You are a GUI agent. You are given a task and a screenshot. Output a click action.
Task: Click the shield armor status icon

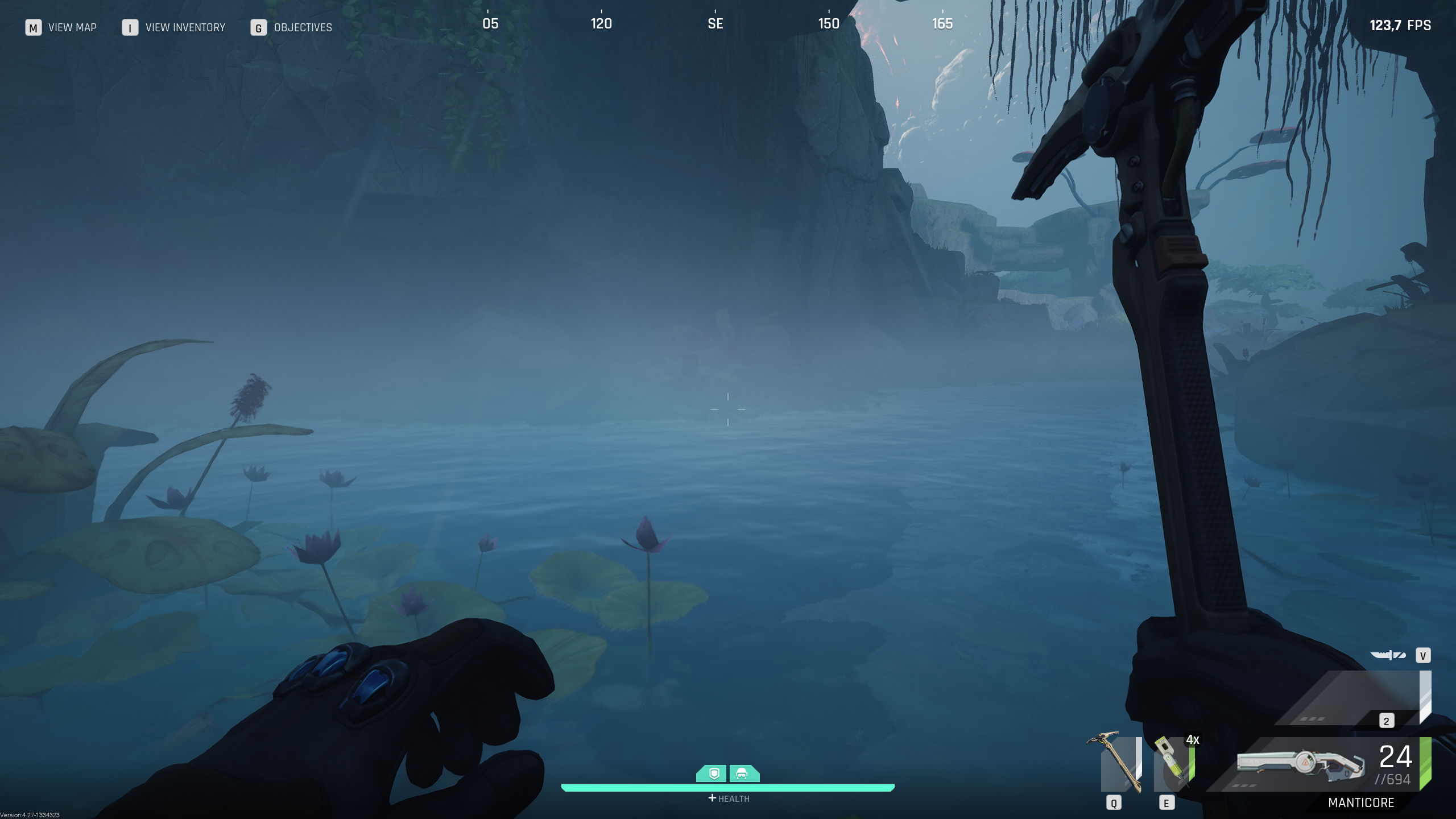click(x=714, y=773)
